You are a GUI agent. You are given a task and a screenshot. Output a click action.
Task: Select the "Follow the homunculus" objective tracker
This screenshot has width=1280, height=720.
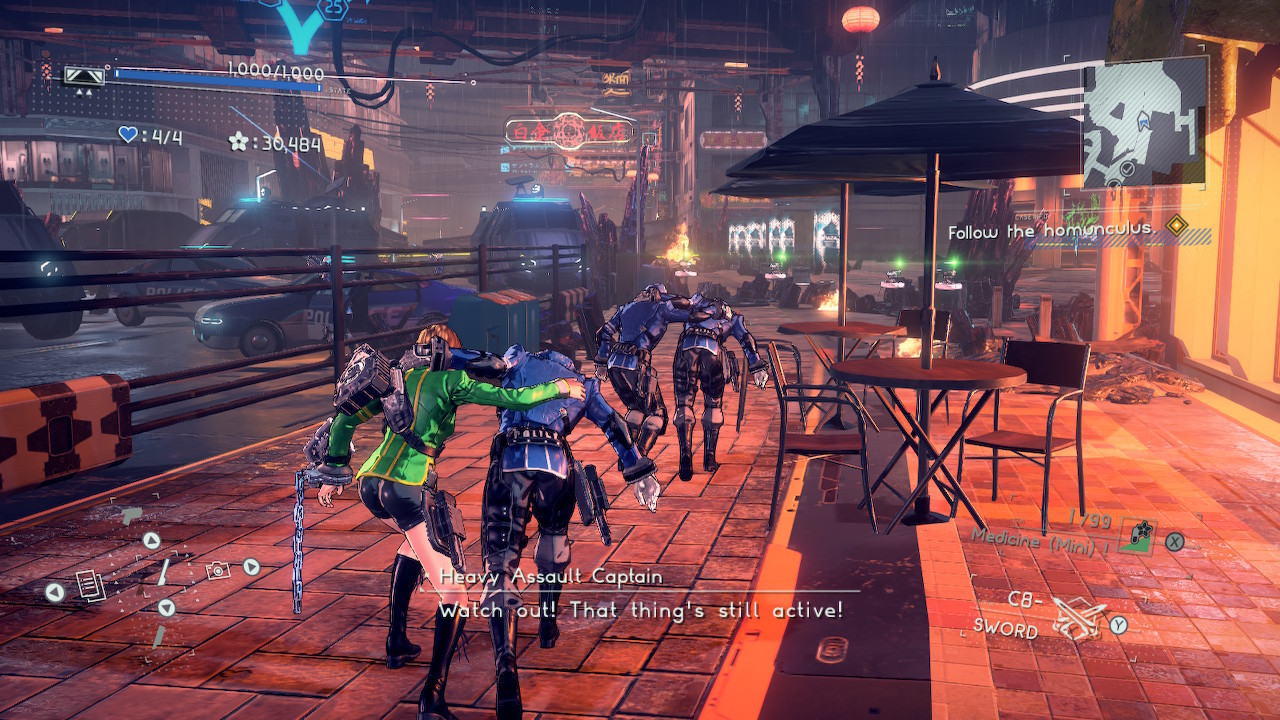click(1065, 231)
